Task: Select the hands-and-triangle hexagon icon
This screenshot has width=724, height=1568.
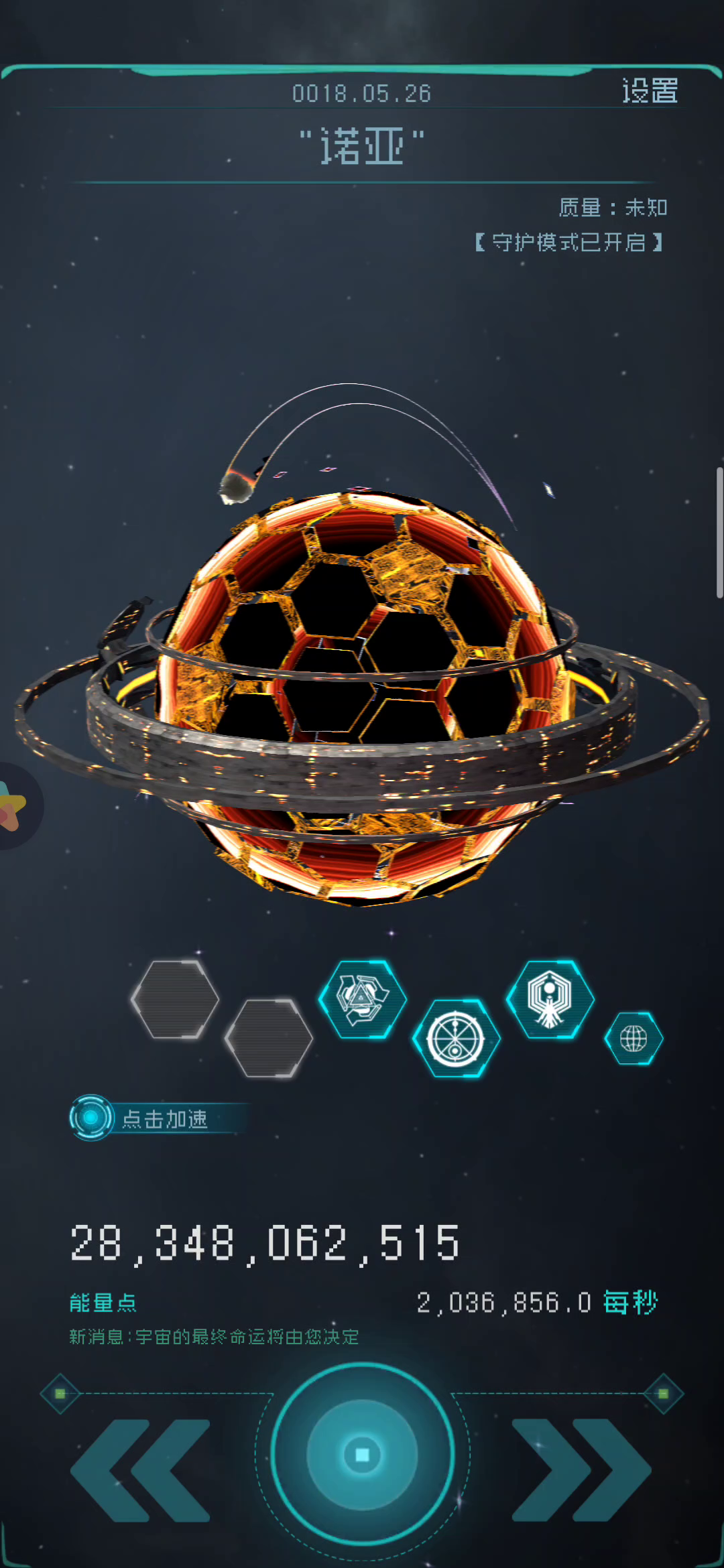Action: tap(362, 999)
